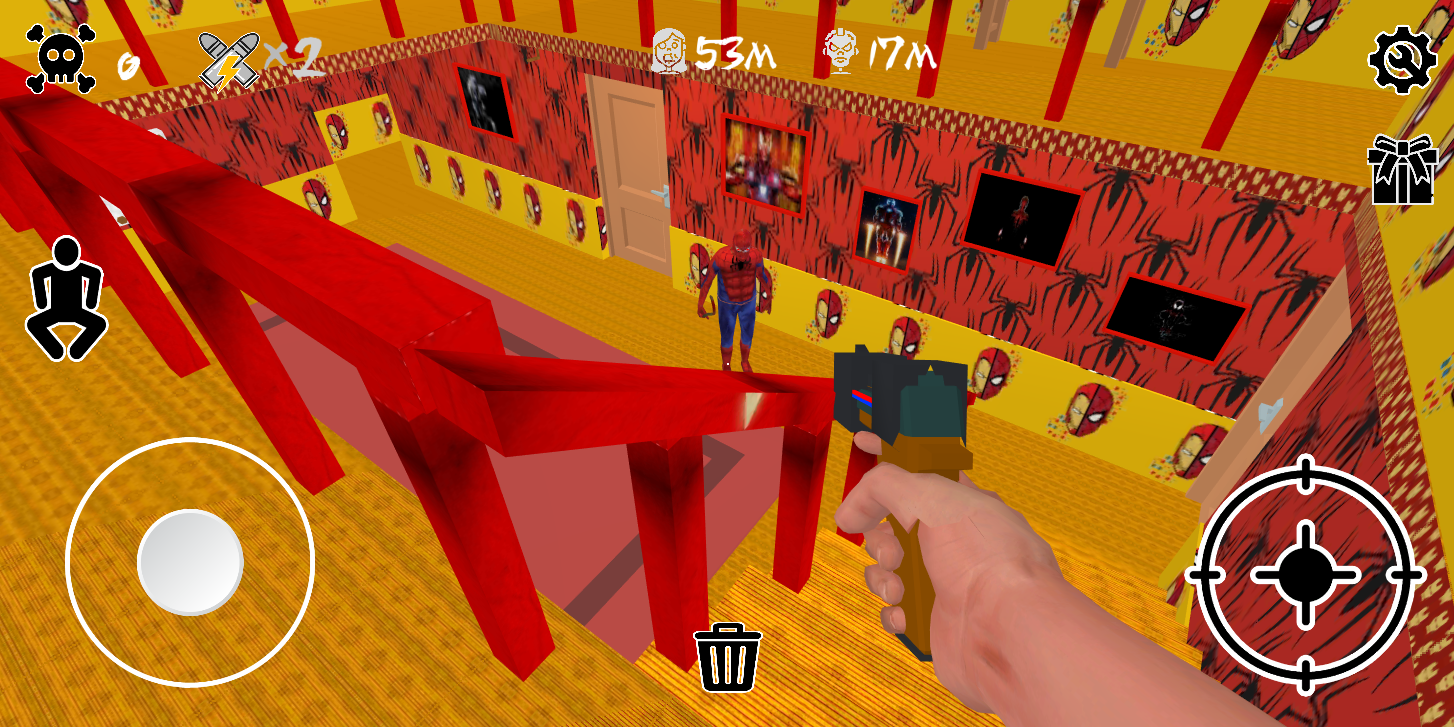Toggle the crouch stance button
The height and width of the screenshot is (727, 1454).
click(x=66, y=299)
